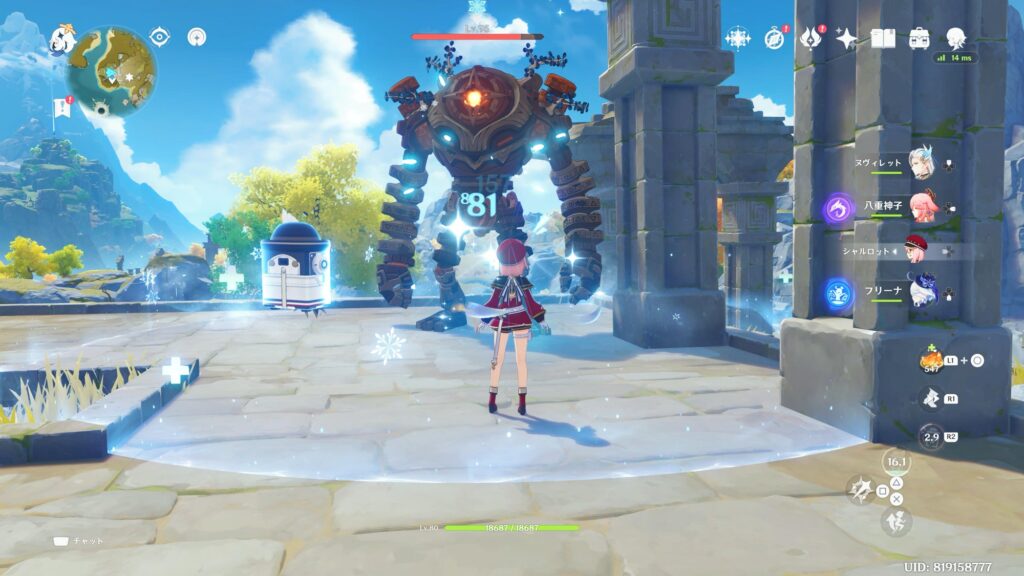
Task: Toggle the Elemental Sight eye icon
Action: [159, 37]
